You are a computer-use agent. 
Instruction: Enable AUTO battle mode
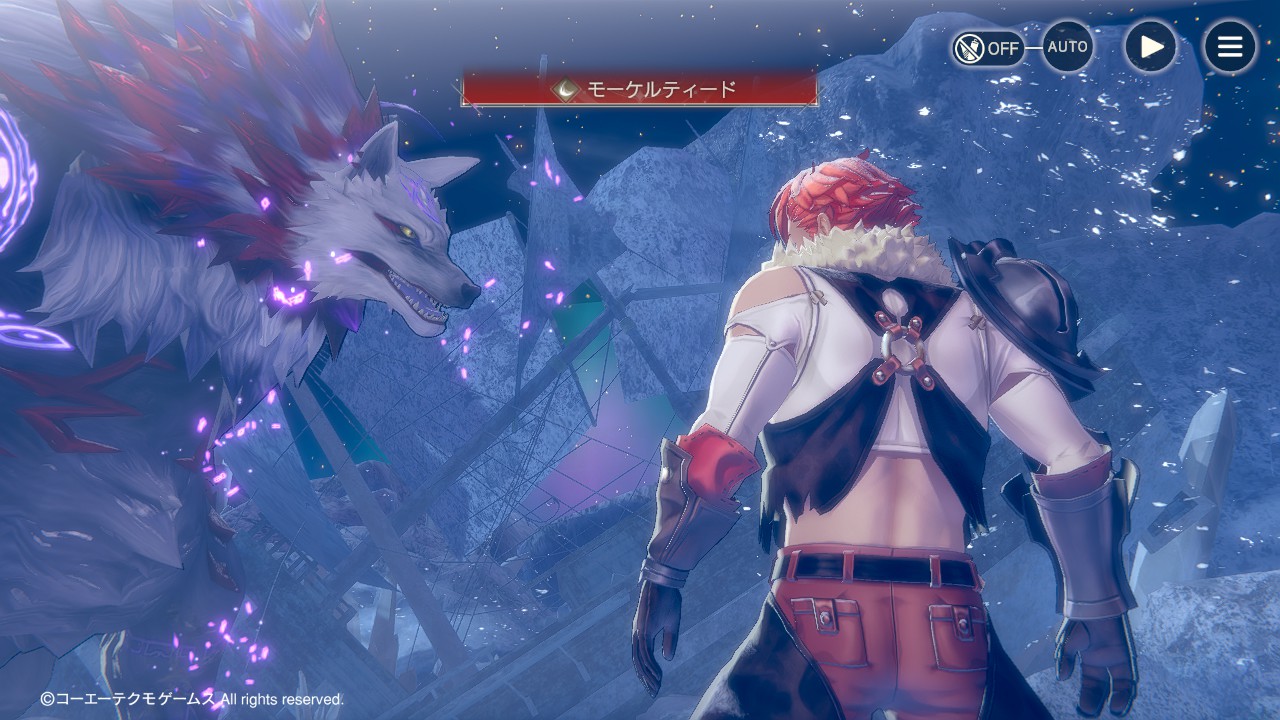point(1067,47)
